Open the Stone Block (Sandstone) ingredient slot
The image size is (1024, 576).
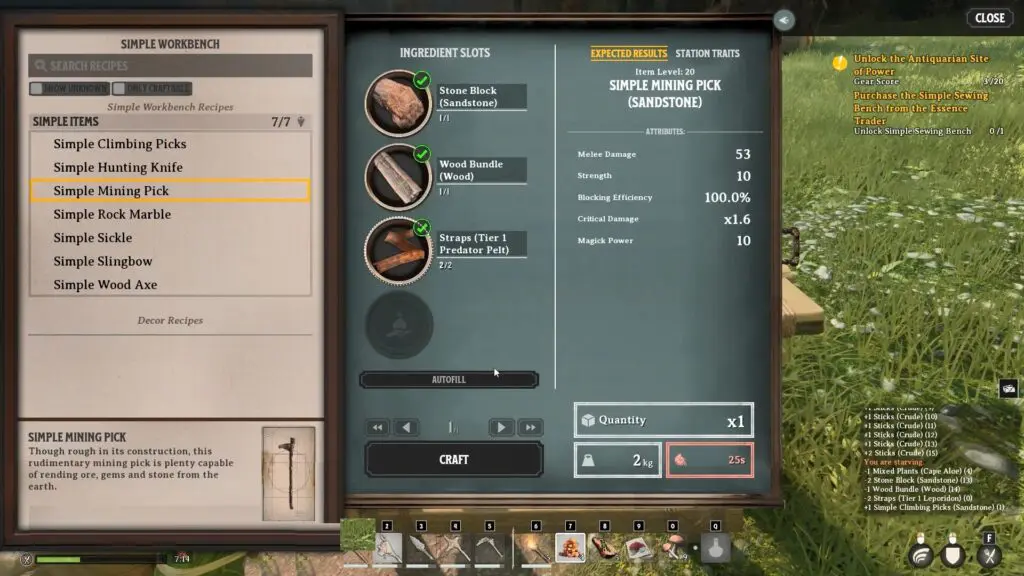pos(398,102)
